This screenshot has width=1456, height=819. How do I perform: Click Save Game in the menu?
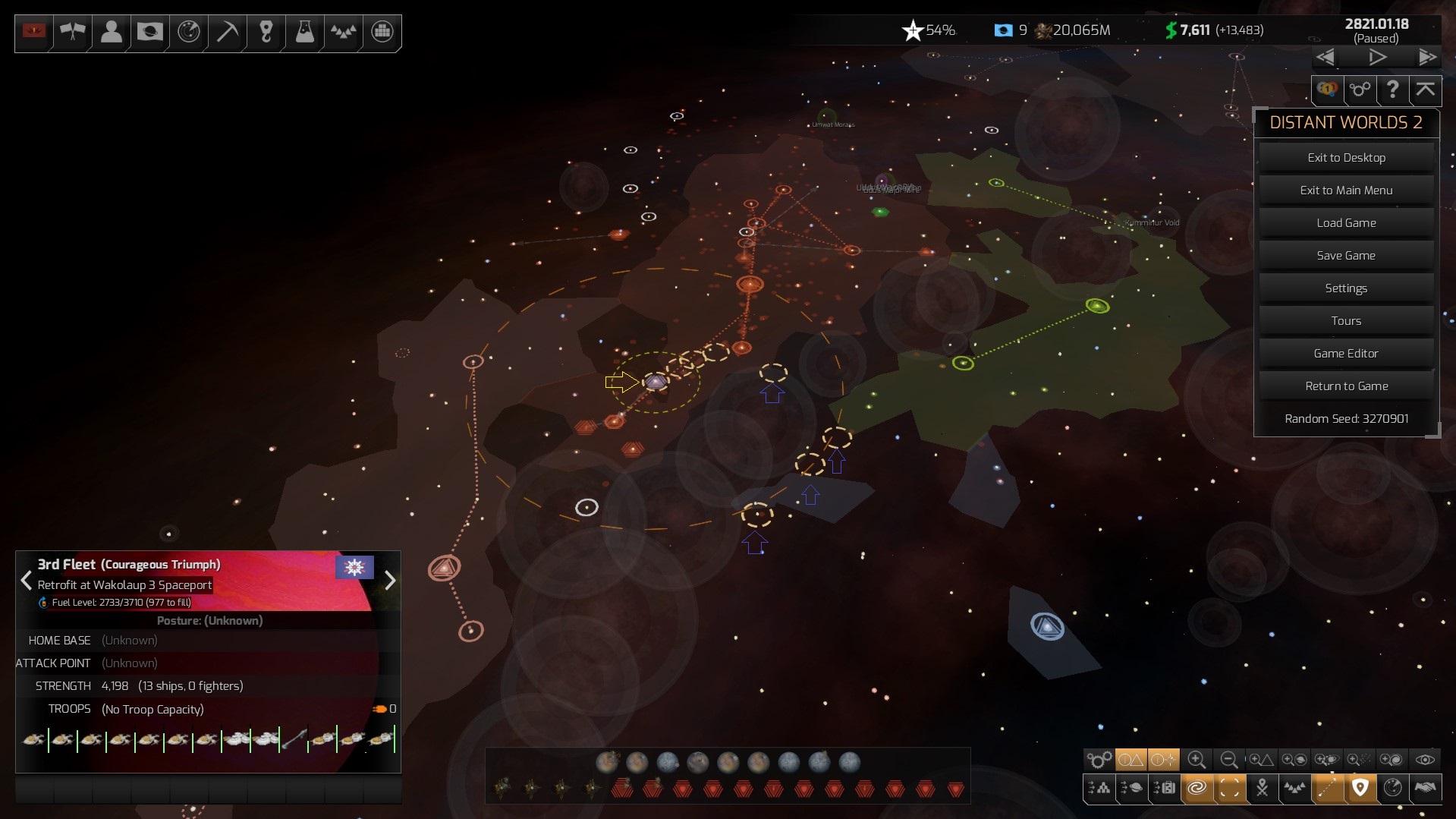point(1346,256)
